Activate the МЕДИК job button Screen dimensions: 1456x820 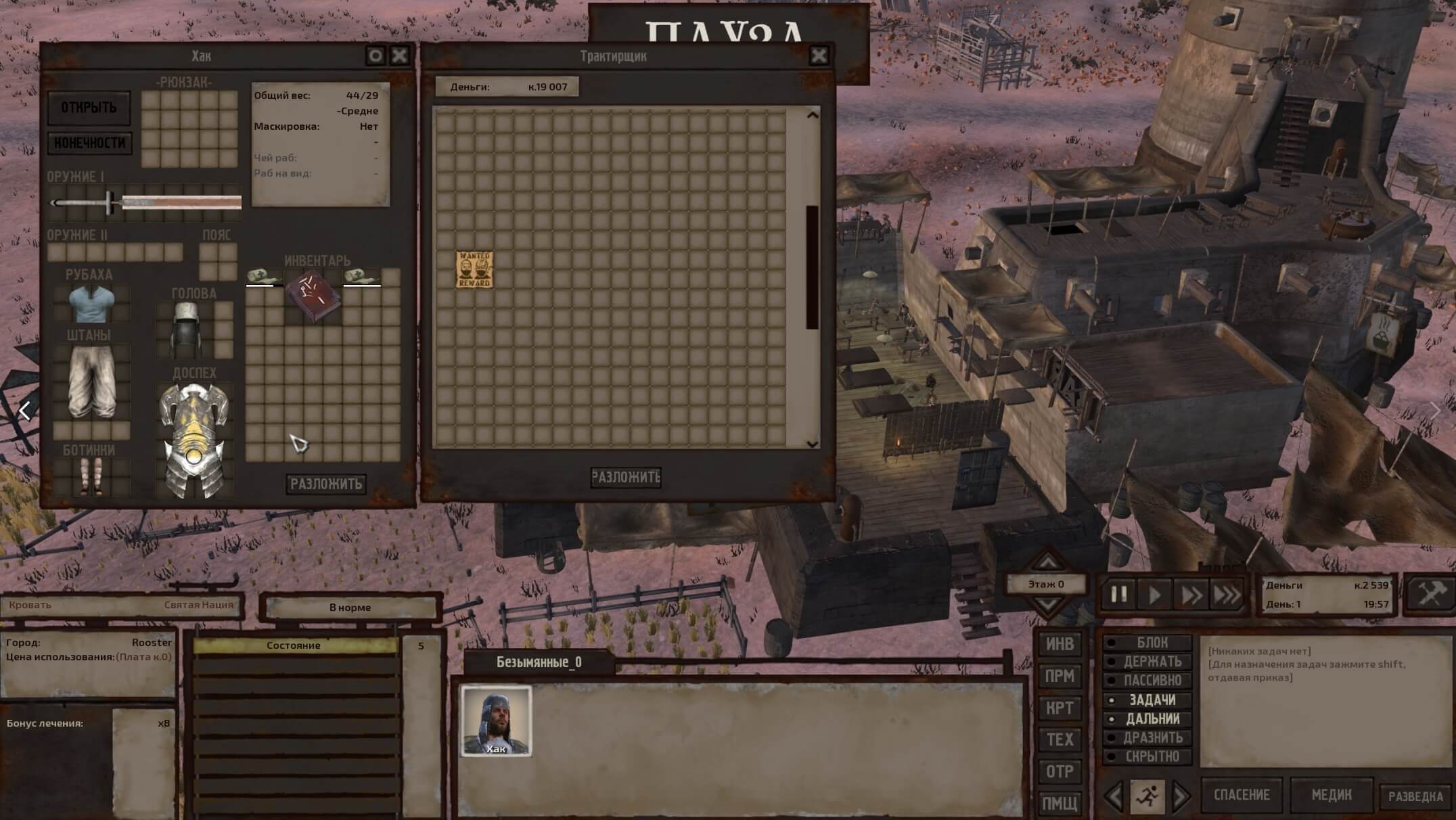(1331, 795)
